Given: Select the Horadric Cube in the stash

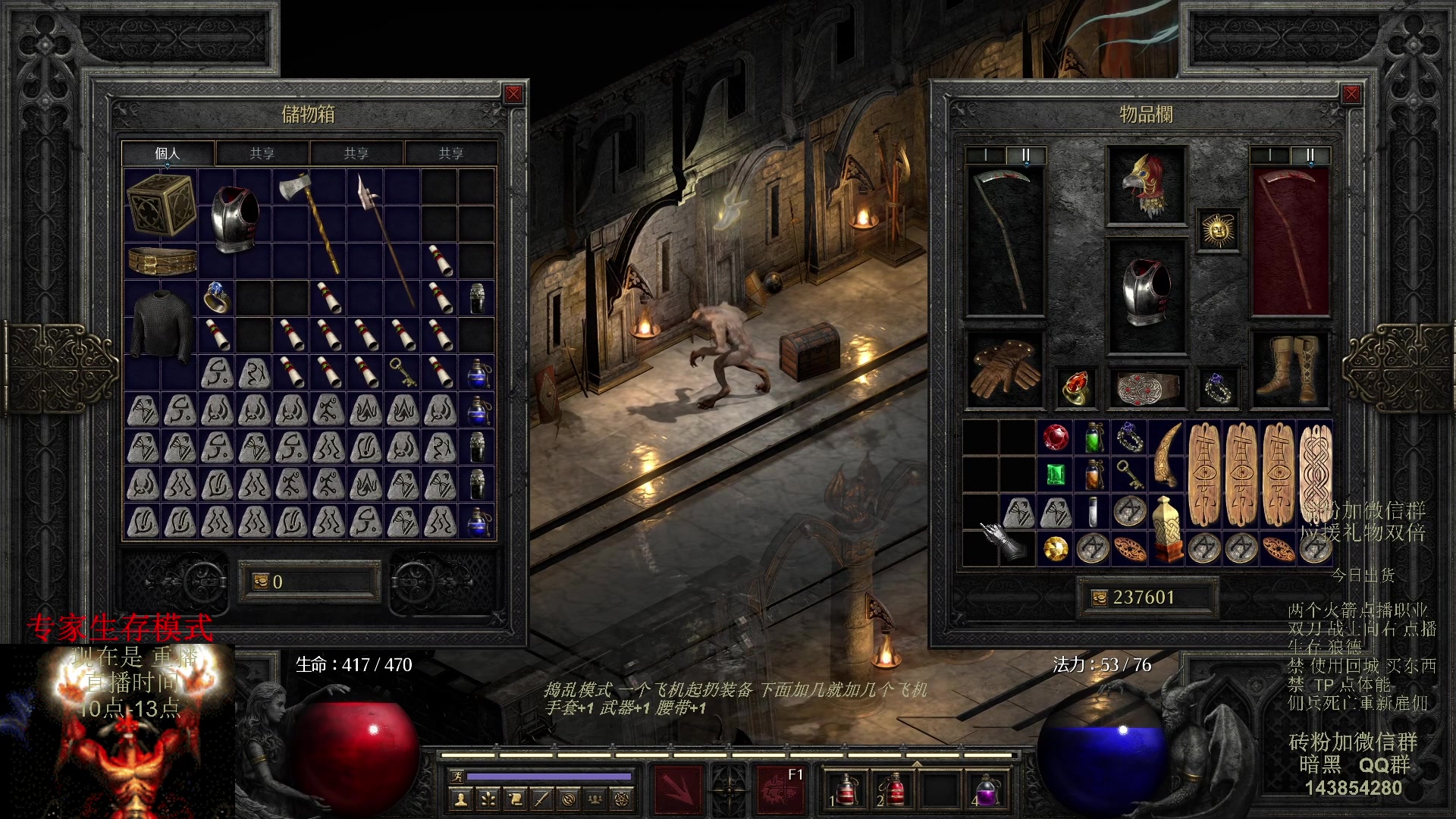Looking at the screenshot, I should tap(160, 205).
